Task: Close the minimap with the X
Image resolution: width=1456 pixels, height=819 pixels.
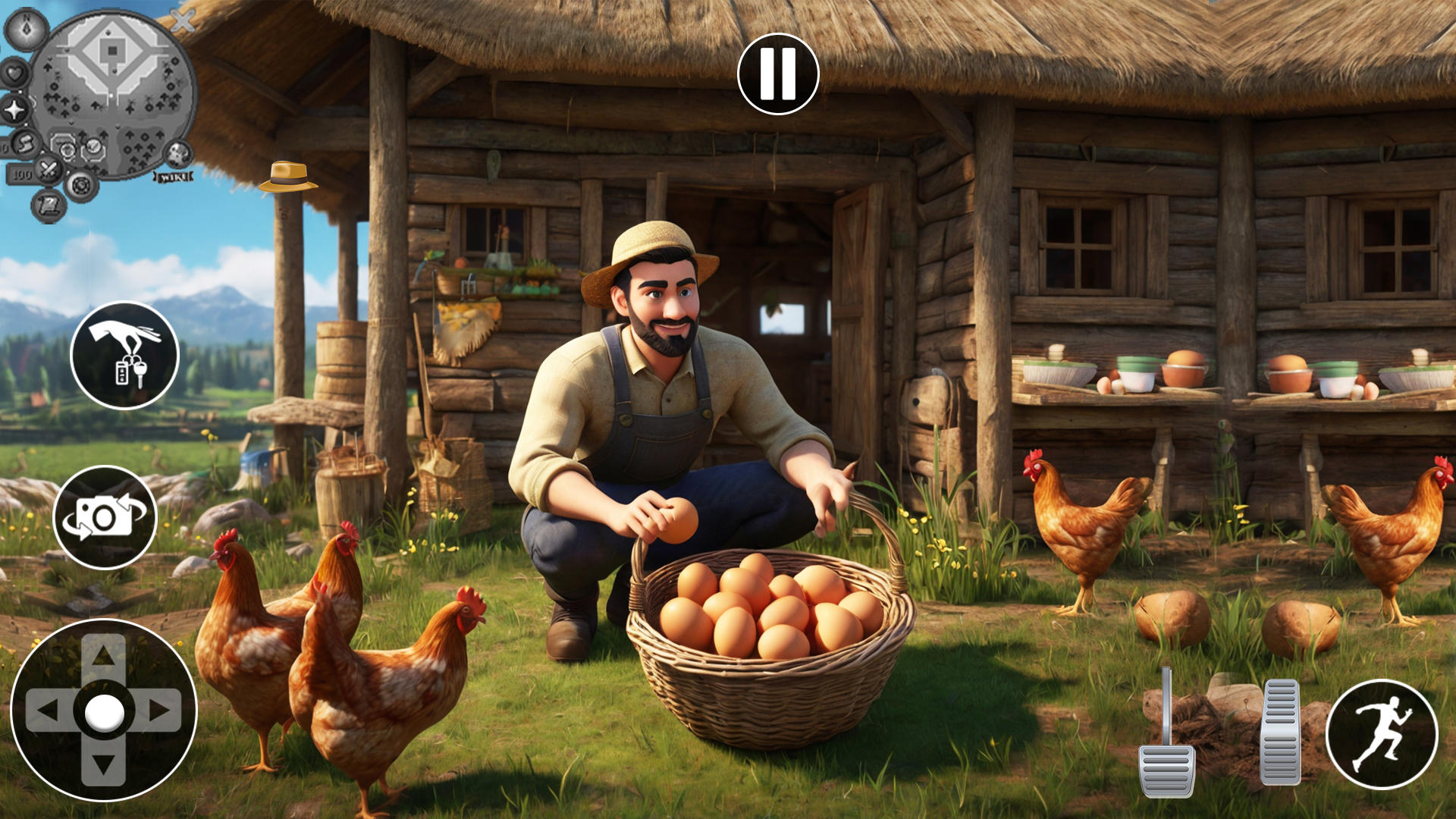Action: tap(183, 20)
